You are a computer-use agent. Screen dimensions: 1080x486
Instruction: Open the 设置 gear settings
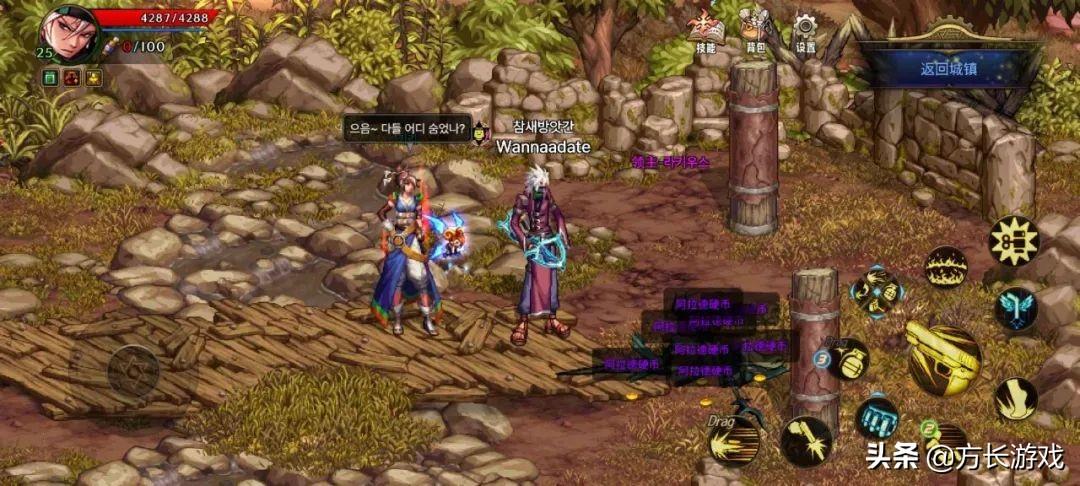click(805, 31)
